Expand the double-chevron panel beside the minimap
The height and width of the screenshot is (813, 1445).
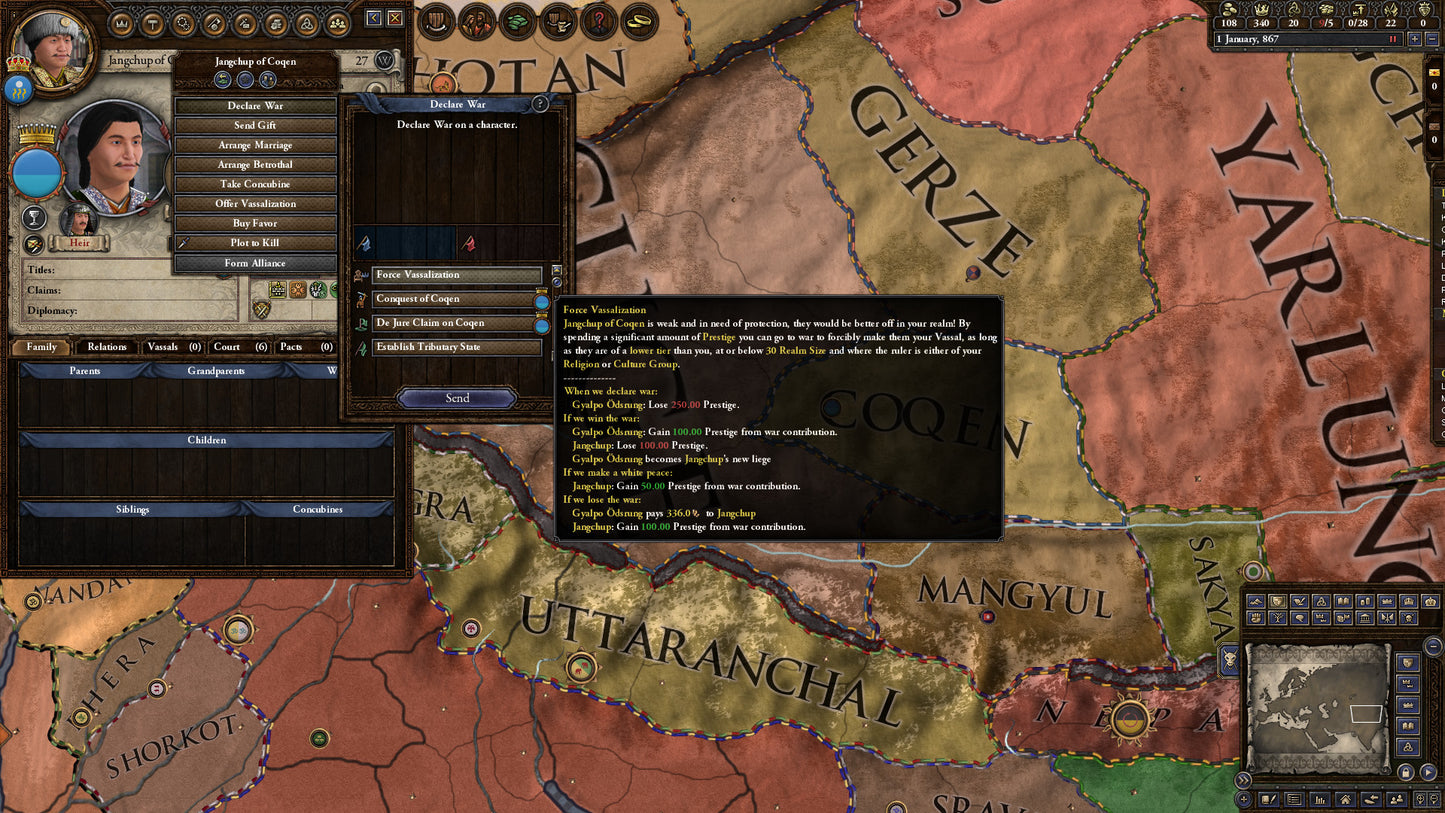pos(1242,779)
